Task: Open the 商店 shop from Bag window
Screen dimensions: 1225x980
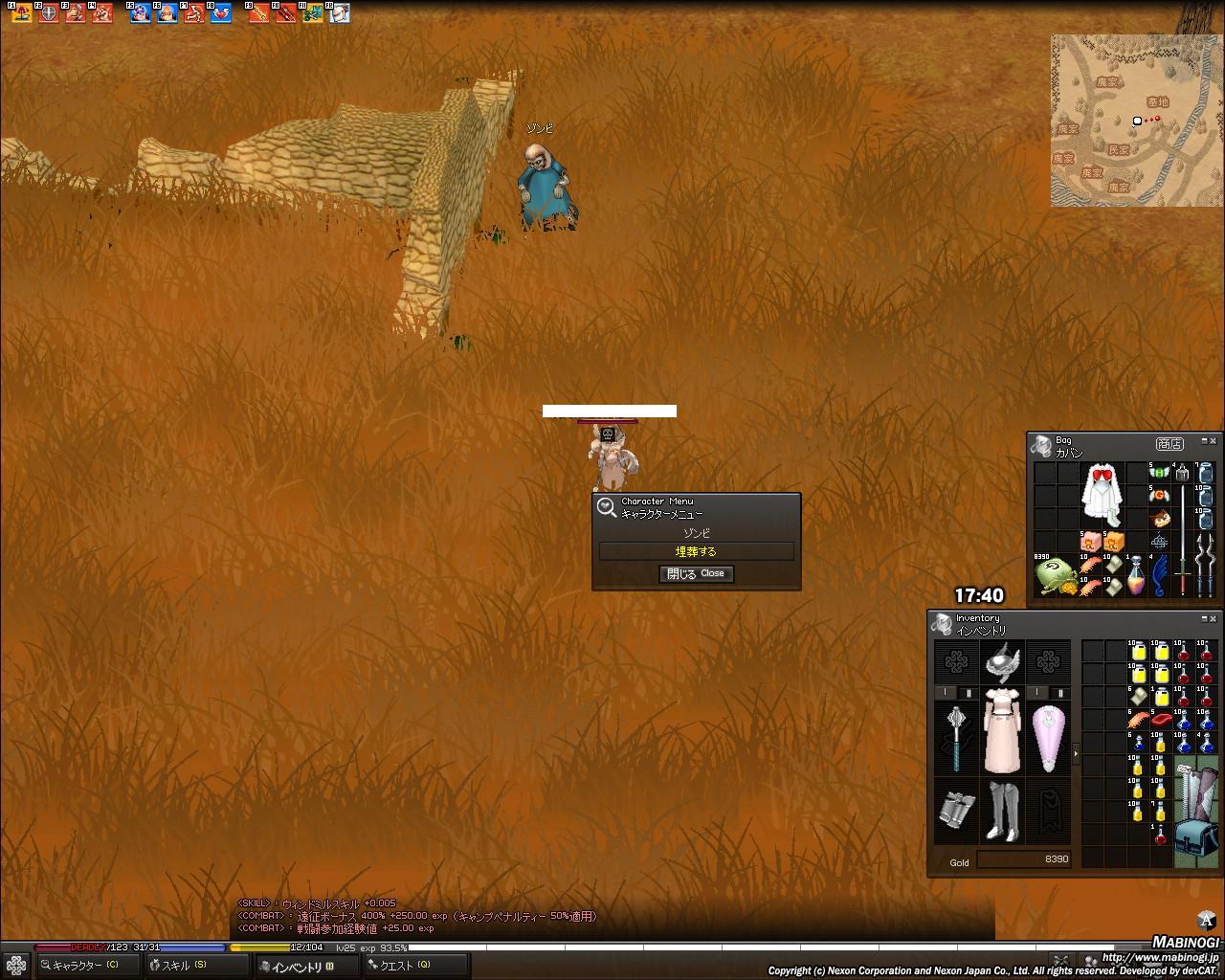Action: [x=1169, y=444]
